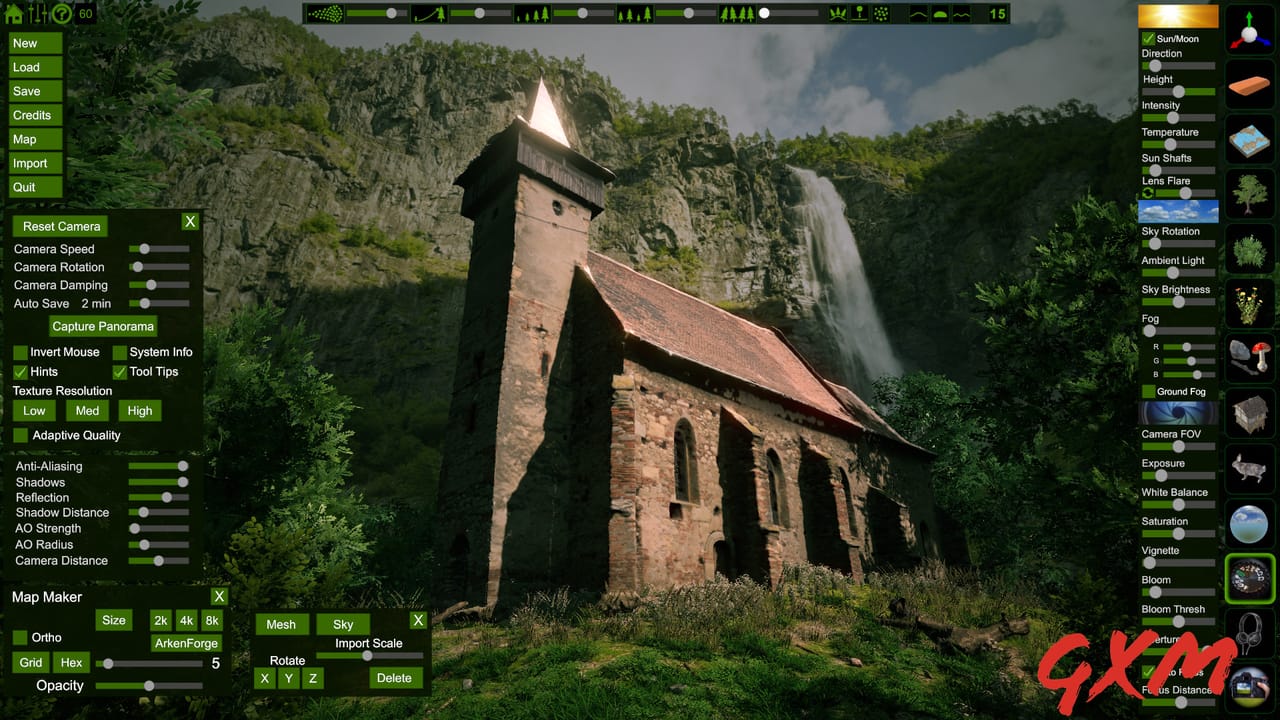Select the rocks and mushroom asset category
The height and width of the screenshot is (720, 1280).
1250,360
